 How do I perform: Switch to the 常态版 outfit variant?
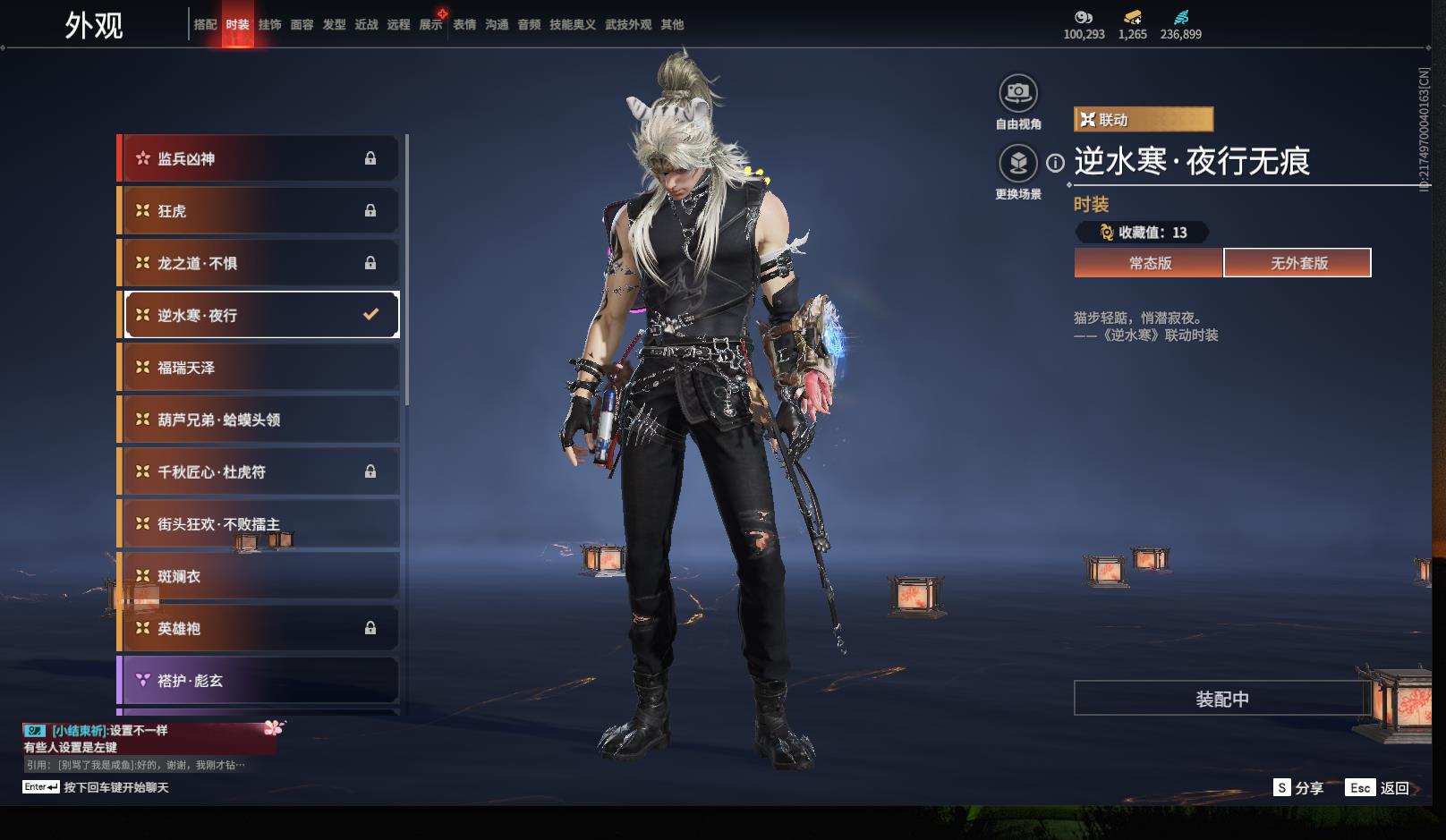click(x=1149, y=263)
